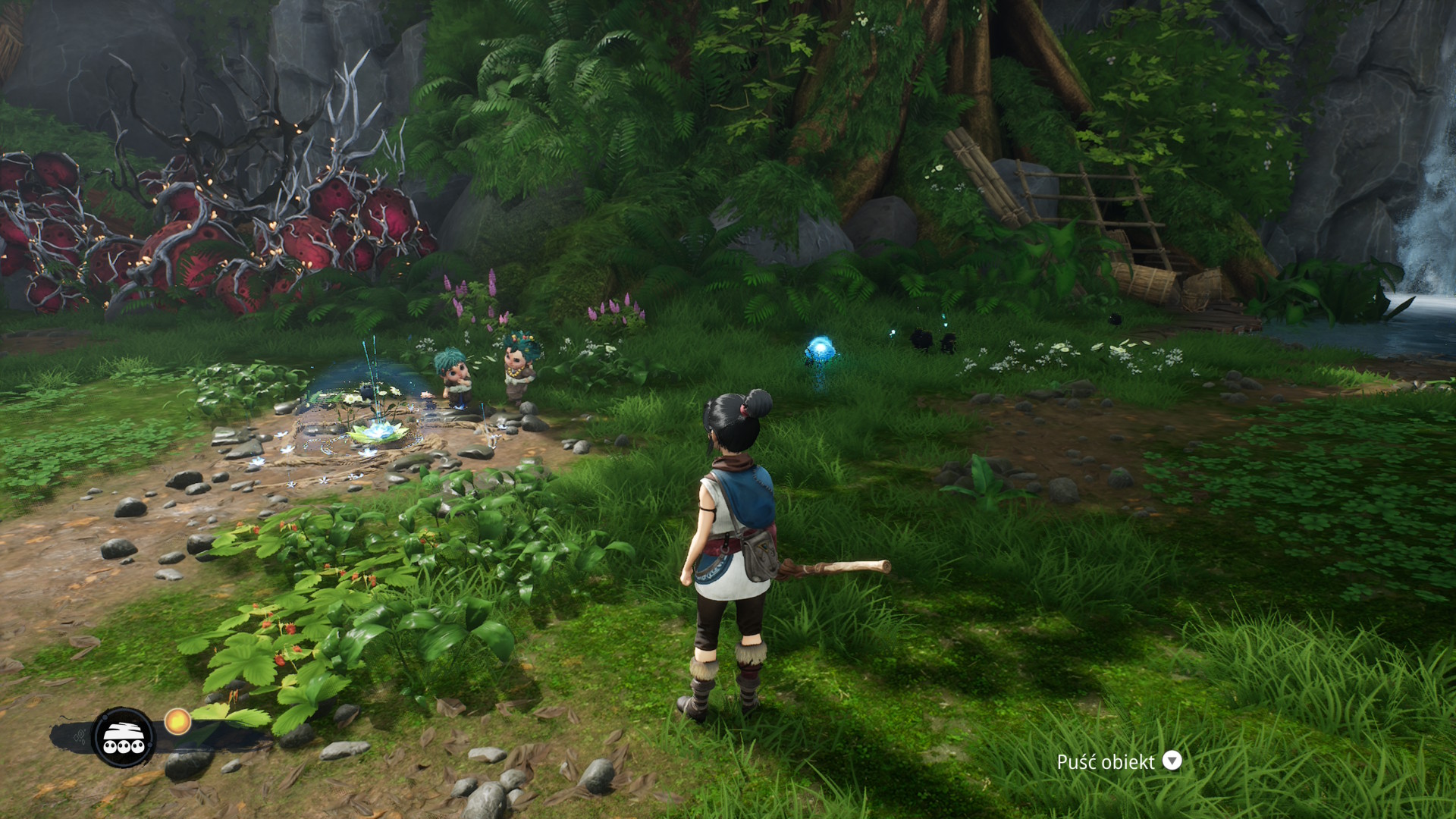The image size is (1456, 819).
Task: Click the orange courage pip next to the Rot badge
Action: [177, 720]
